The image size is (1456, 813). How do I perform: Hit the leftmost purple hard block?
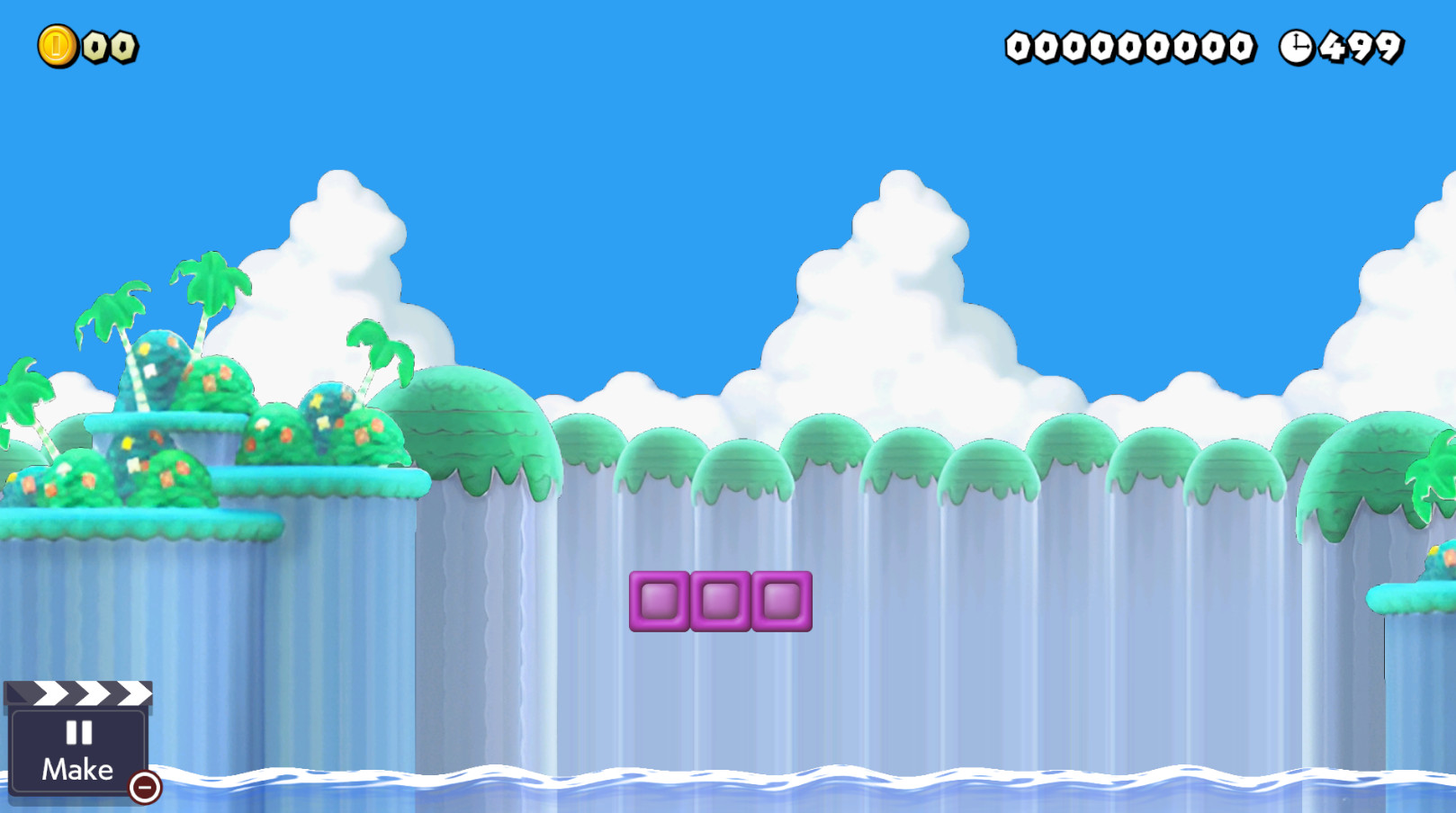pos(661,602)
